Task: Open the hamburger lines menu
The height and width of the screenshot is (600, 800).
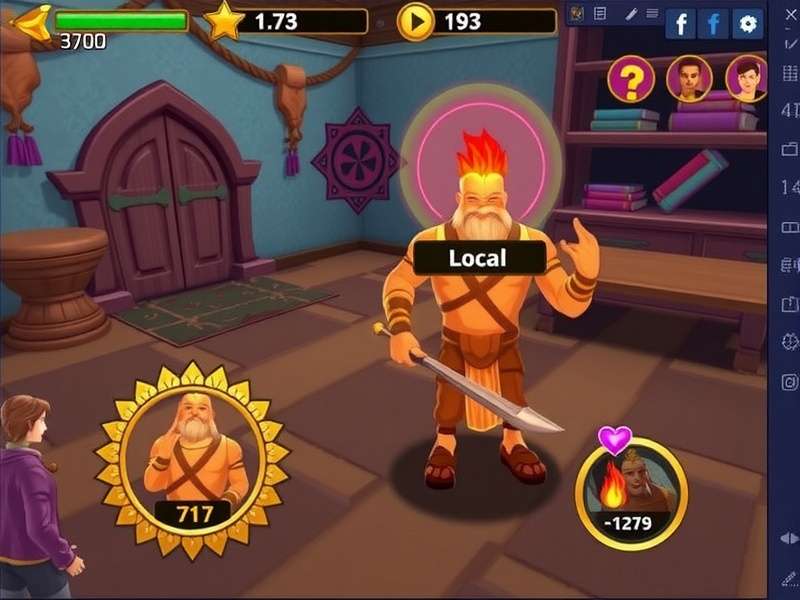Action: 653,13
